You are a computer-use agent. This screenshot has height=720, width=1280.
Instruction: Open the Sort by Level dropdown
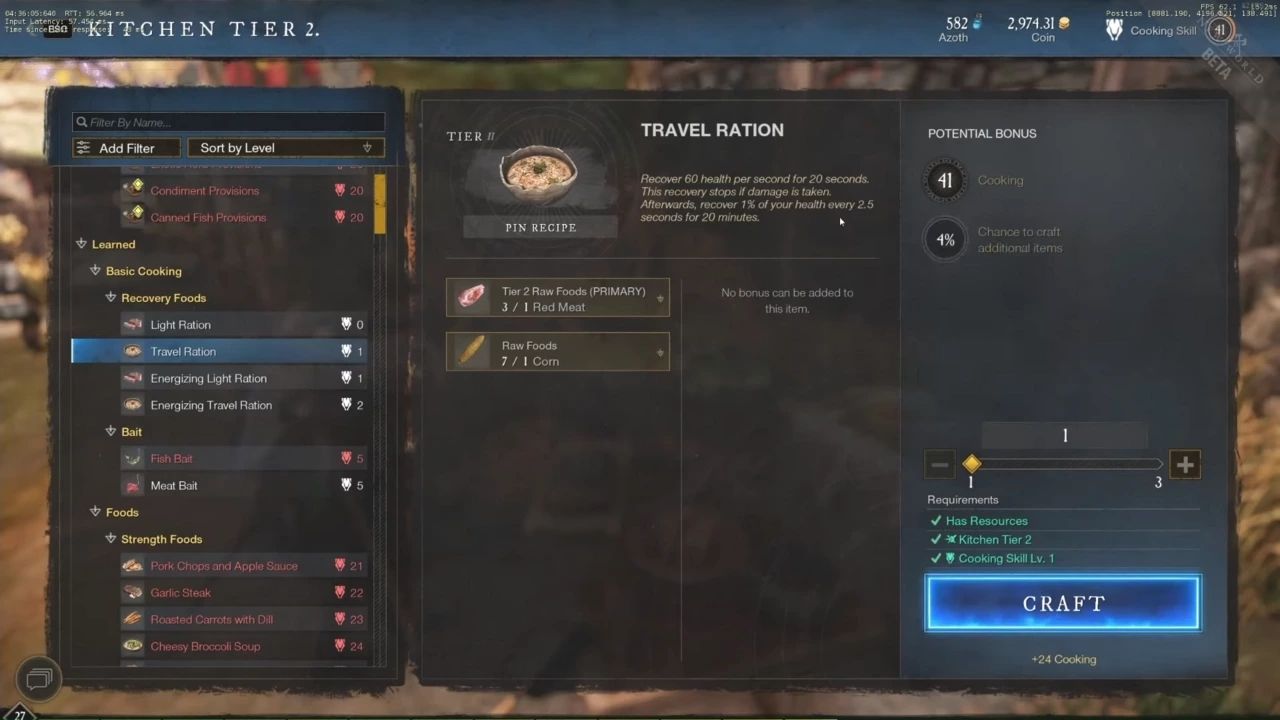coord(285,146)
